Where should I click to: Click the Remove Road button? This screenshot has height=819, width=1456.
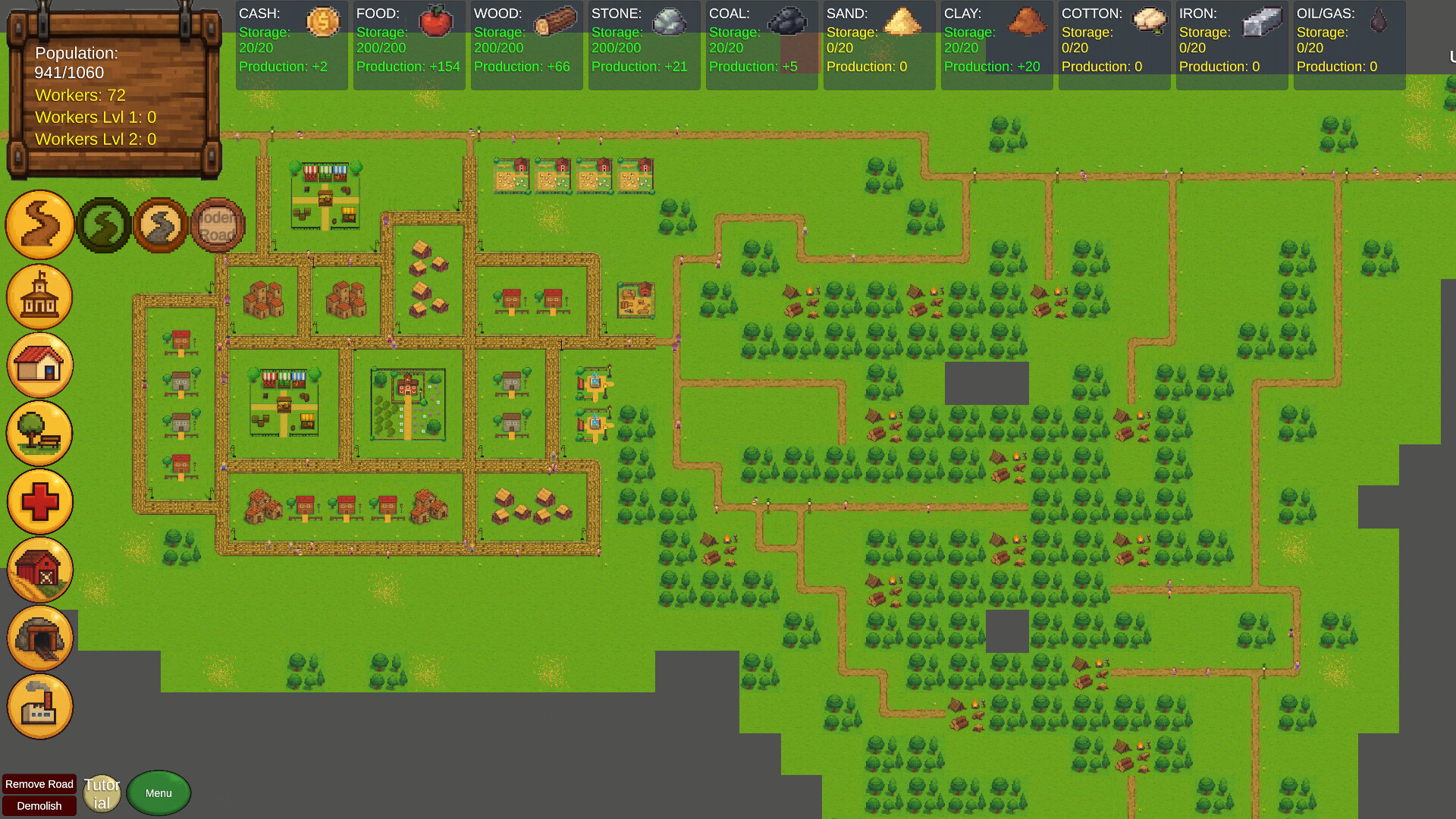click(x=39, y=784)
